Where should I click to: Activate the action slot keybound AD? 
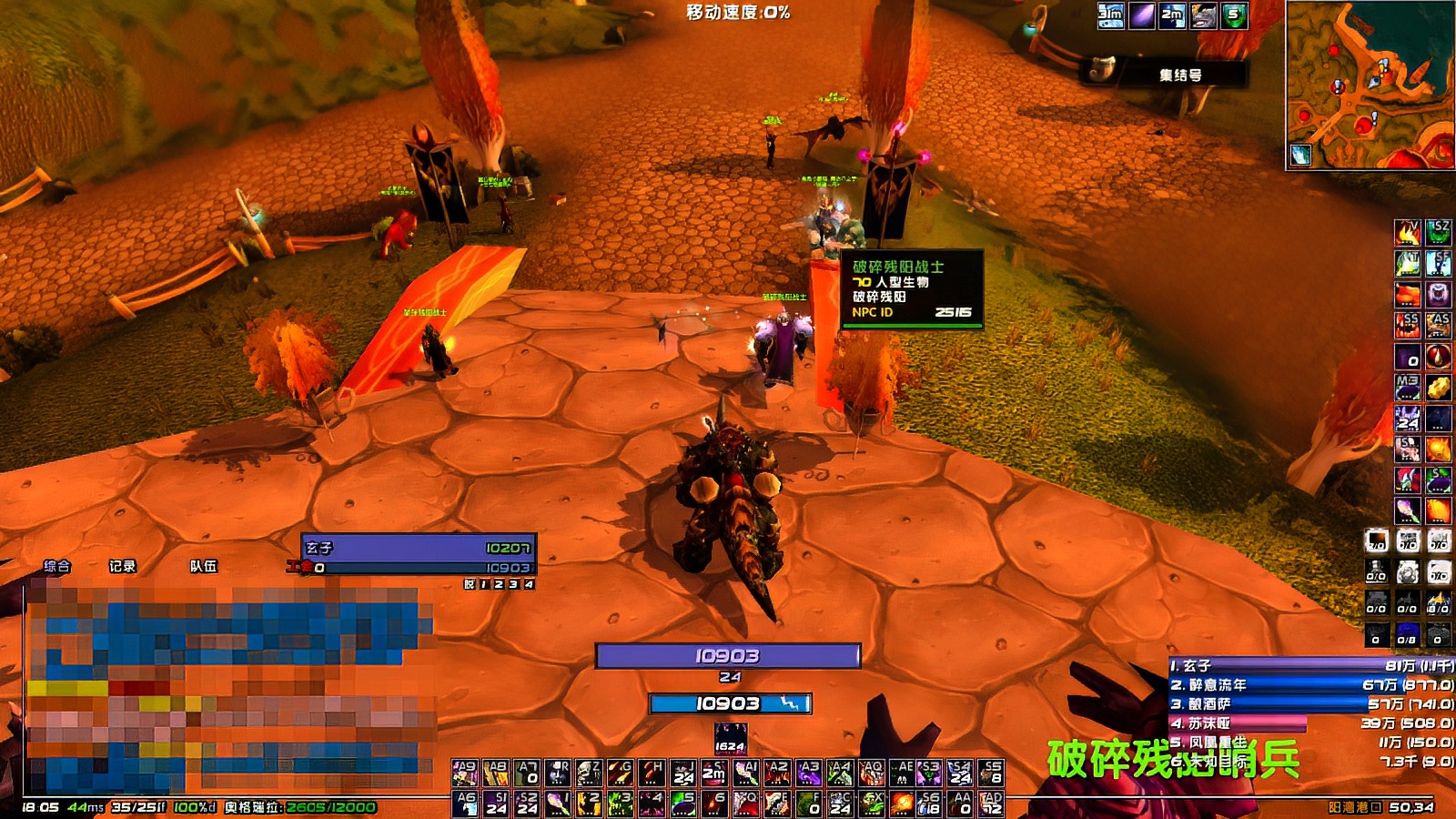(x=991, y=804)
